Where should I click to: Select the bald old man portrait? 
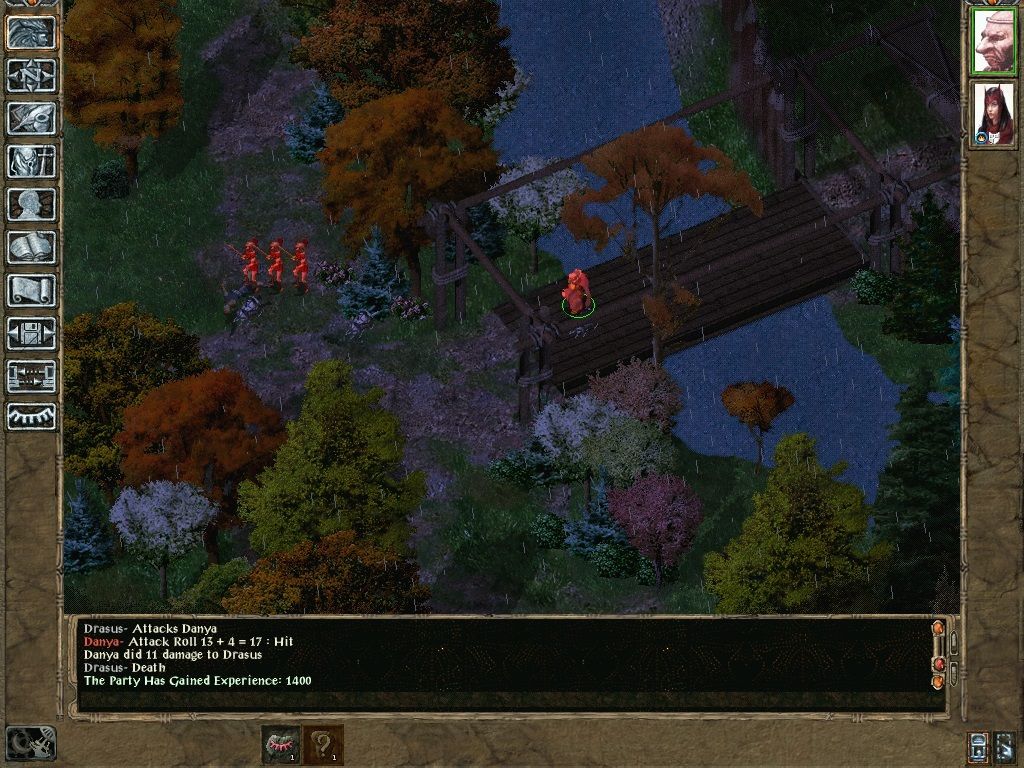(x=993, y=41)
